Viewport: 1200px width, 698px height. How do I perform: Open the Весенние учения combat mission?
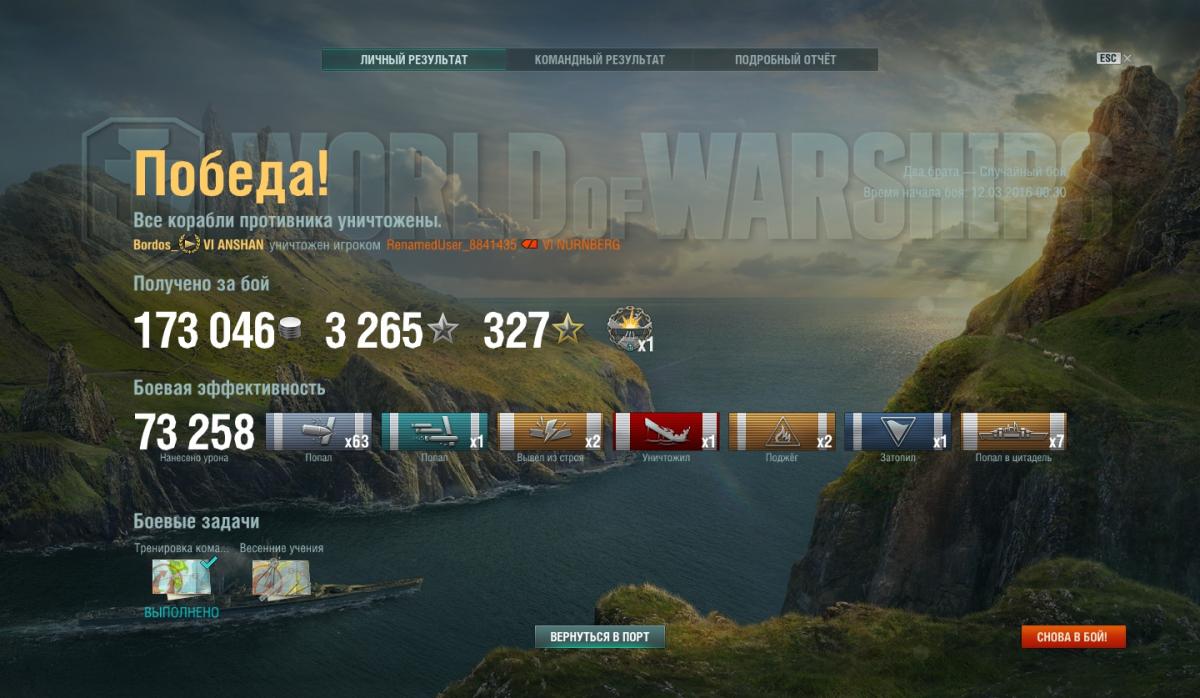[279, 580]
